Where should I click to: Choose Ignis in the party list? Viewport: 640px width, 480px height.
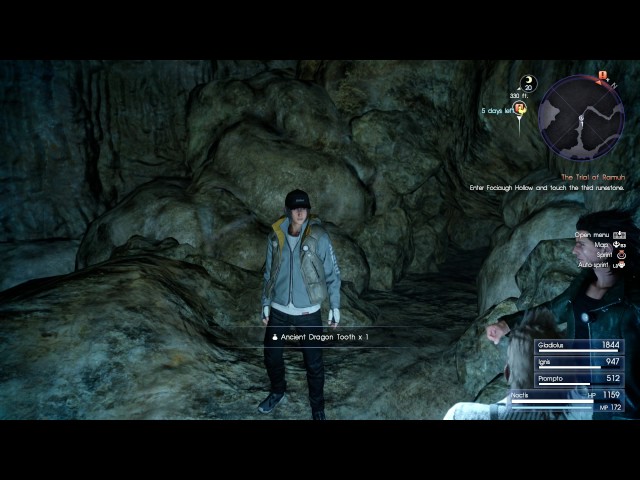click(578, 362)
